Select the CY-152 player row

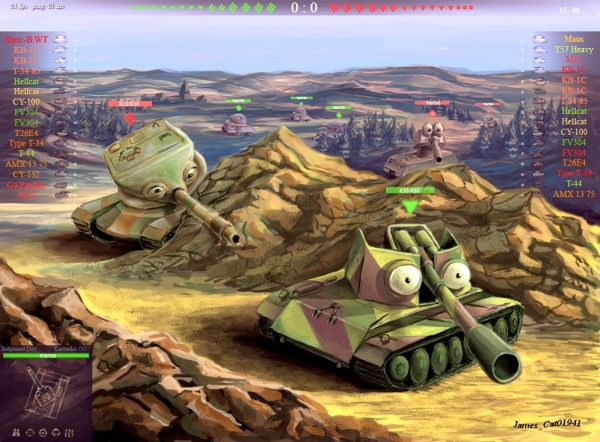pos(26,173)
